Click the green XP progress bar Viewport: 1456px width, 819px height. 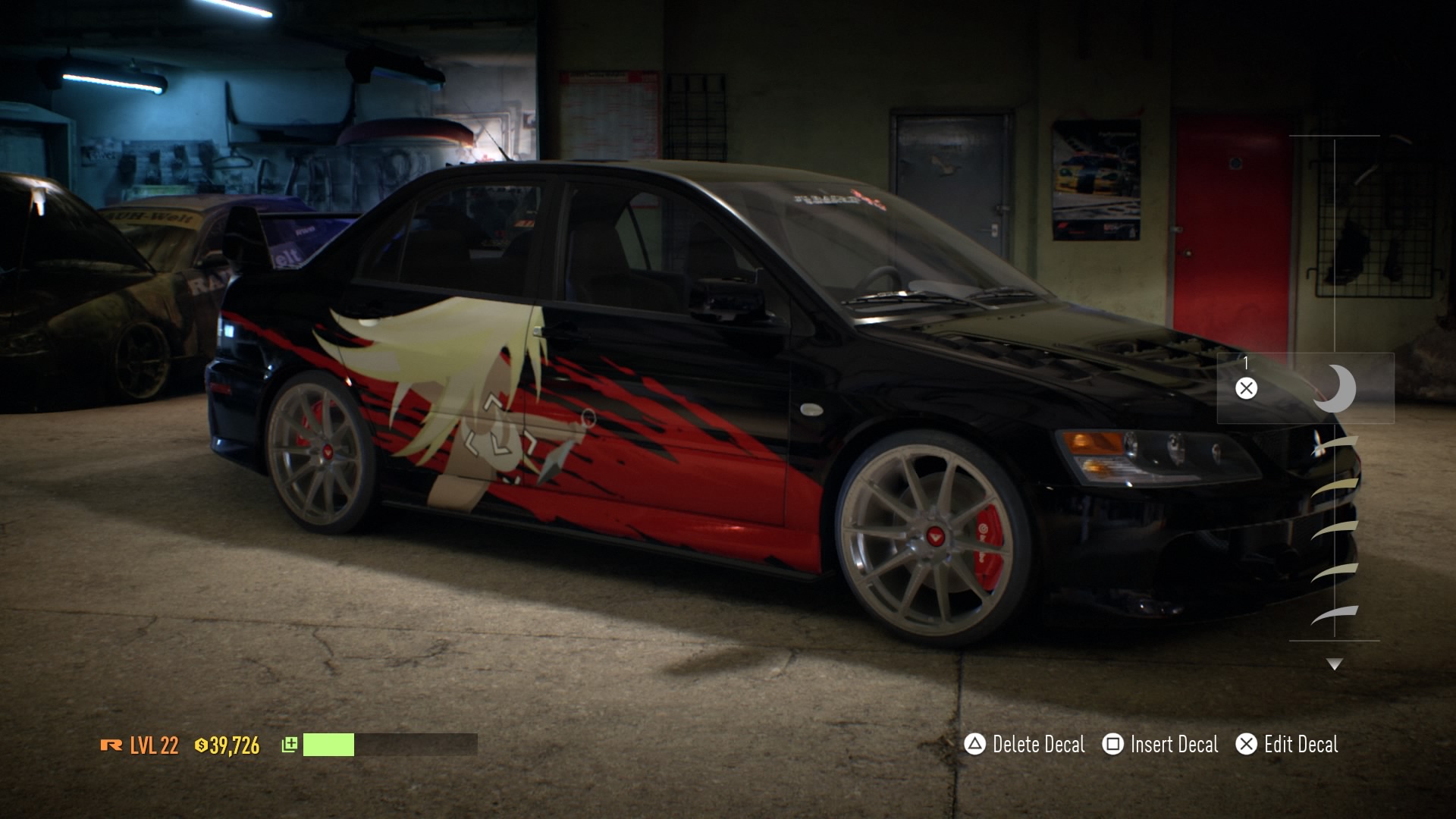(x=328, y=745)
